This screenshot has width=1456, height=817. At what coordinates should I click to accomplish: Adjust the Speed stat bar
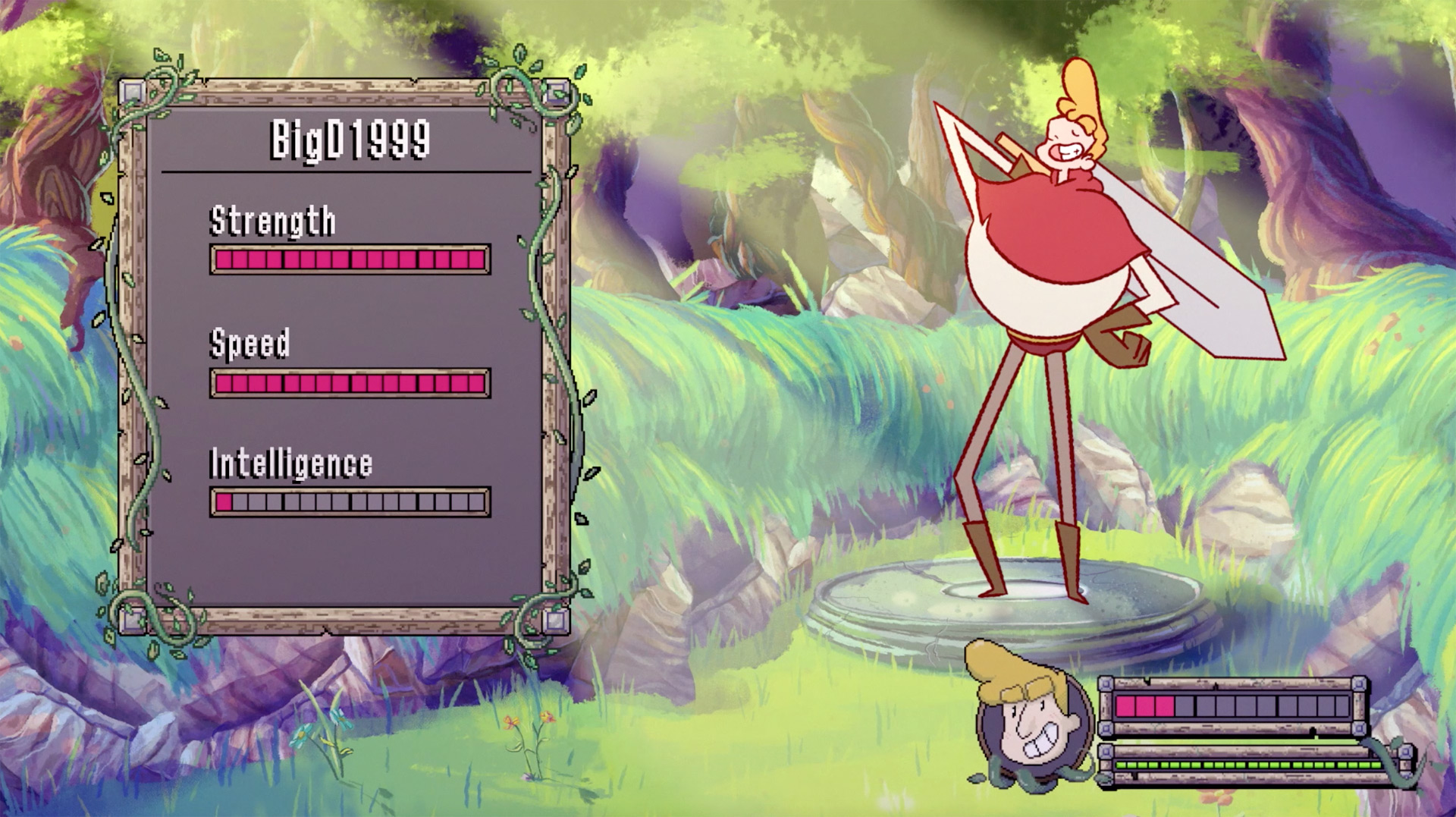coord(350,383)
